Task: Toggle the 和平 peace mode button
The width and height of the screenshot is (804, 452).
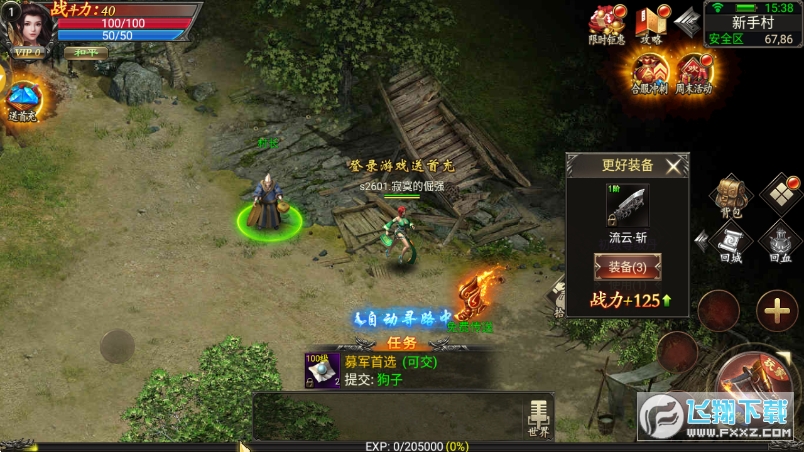Action: pos(85,52)
